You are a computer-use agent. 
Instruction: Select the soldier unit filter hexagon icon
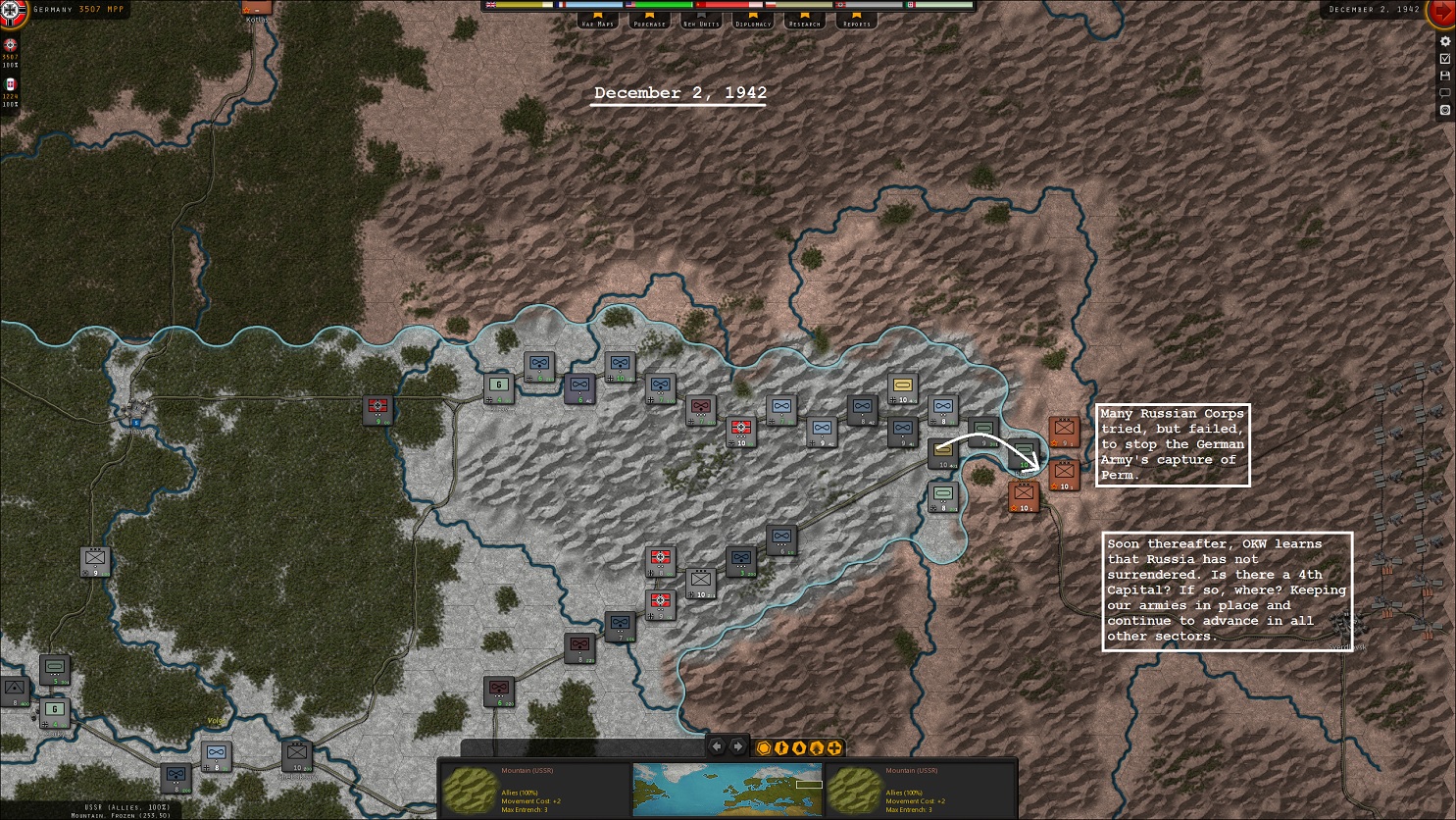780,747
